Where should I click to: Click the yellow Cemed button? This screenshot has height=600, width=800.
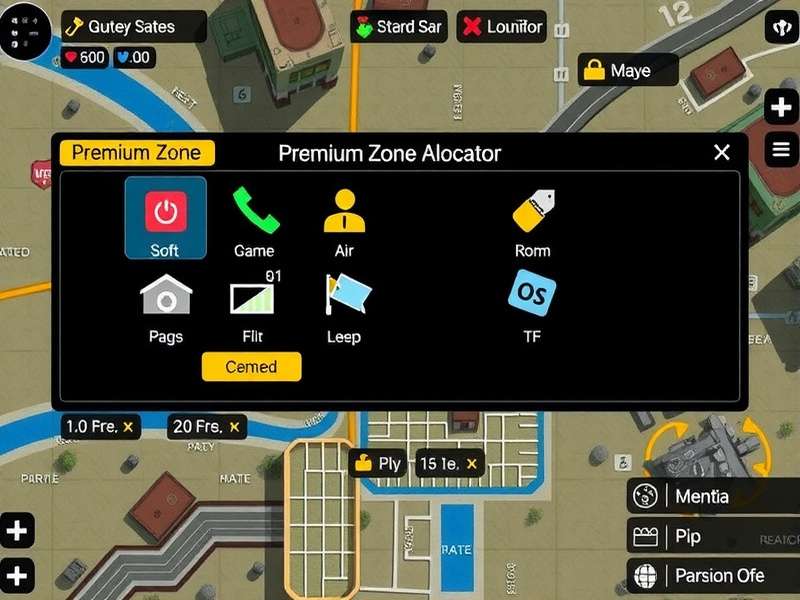(x=251, y=367)
